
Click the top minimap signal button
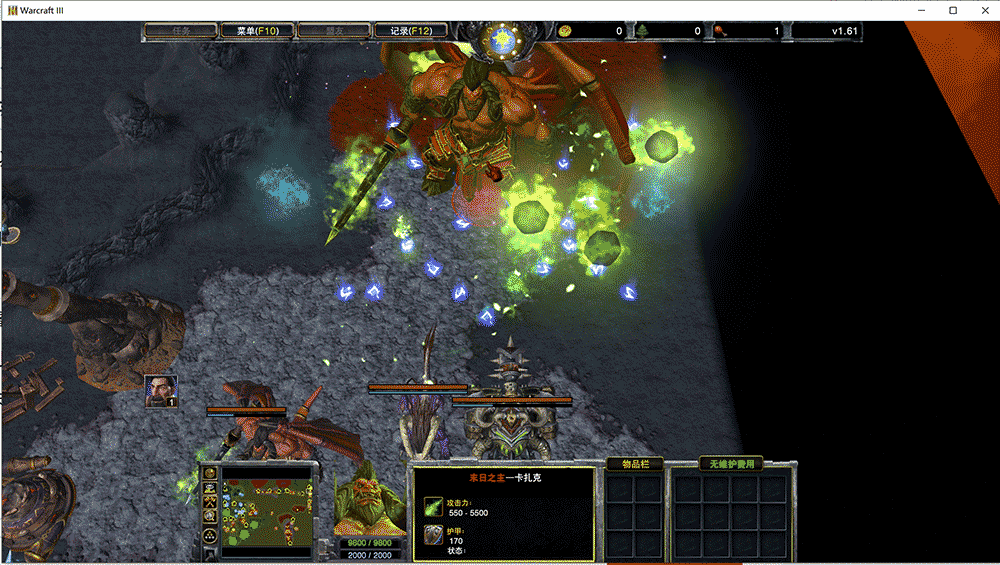pyautogui.click(x=211, y=474)
